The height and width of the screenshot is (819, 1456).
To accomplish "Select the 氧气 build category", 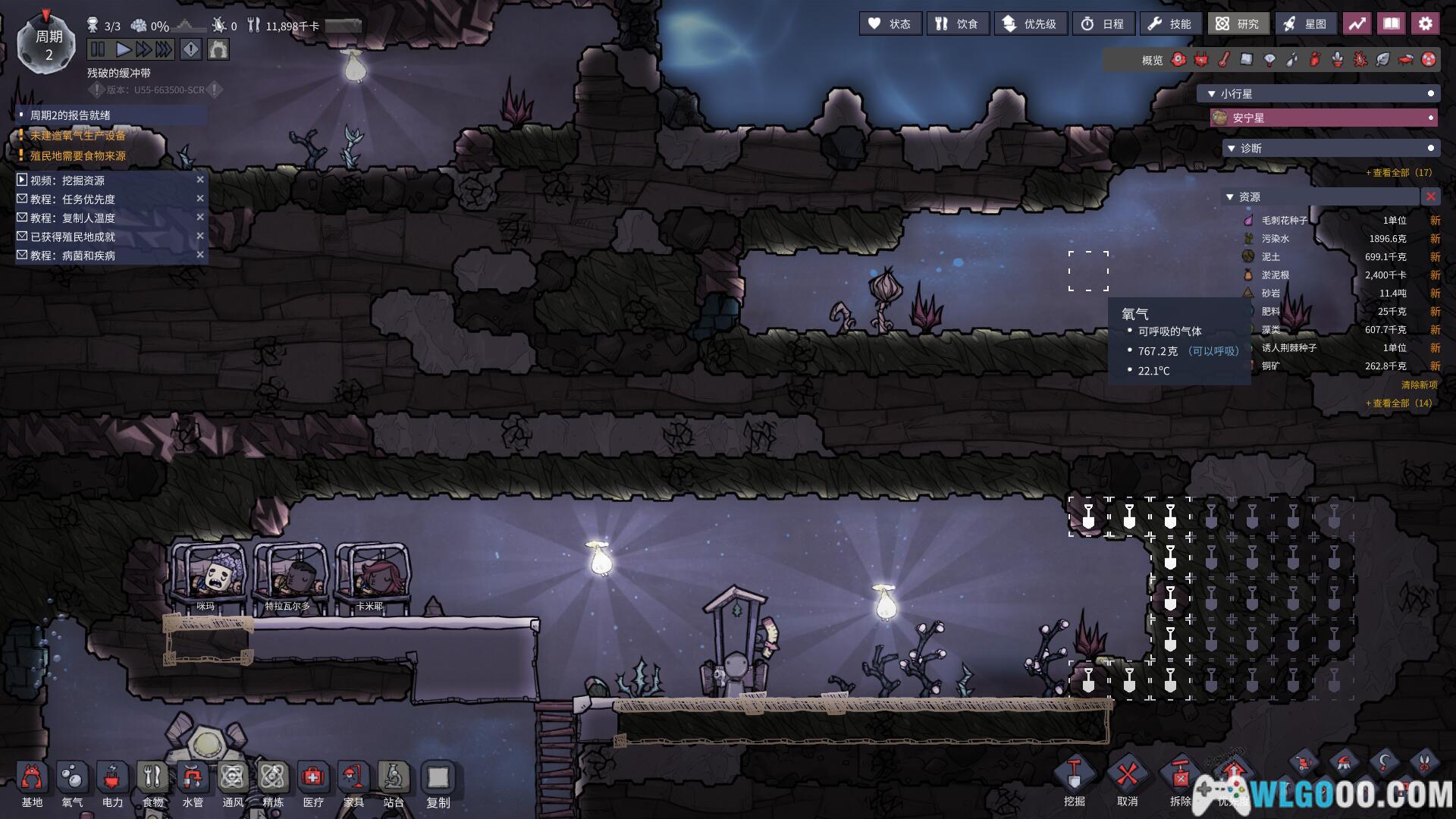I will 72,783.
